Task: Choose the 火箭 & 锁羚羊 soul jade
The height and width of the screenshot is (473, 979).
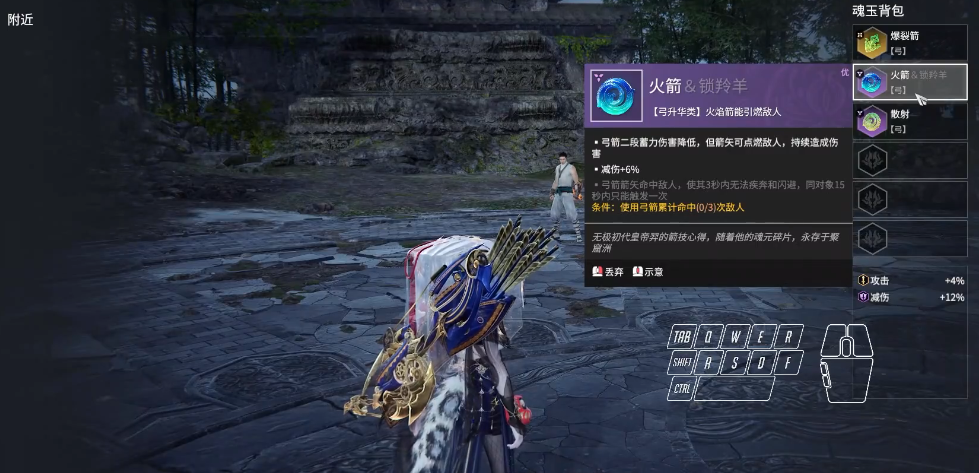Action: pyautogui.click(x=909, y=82)
